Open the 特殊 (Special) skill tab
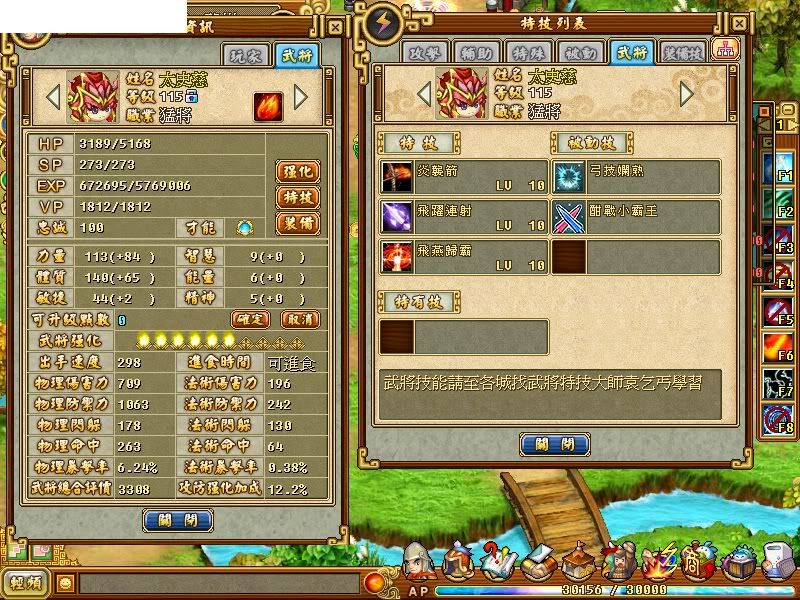This screenshot has width=800, height=600. click(x=531, y=52)
